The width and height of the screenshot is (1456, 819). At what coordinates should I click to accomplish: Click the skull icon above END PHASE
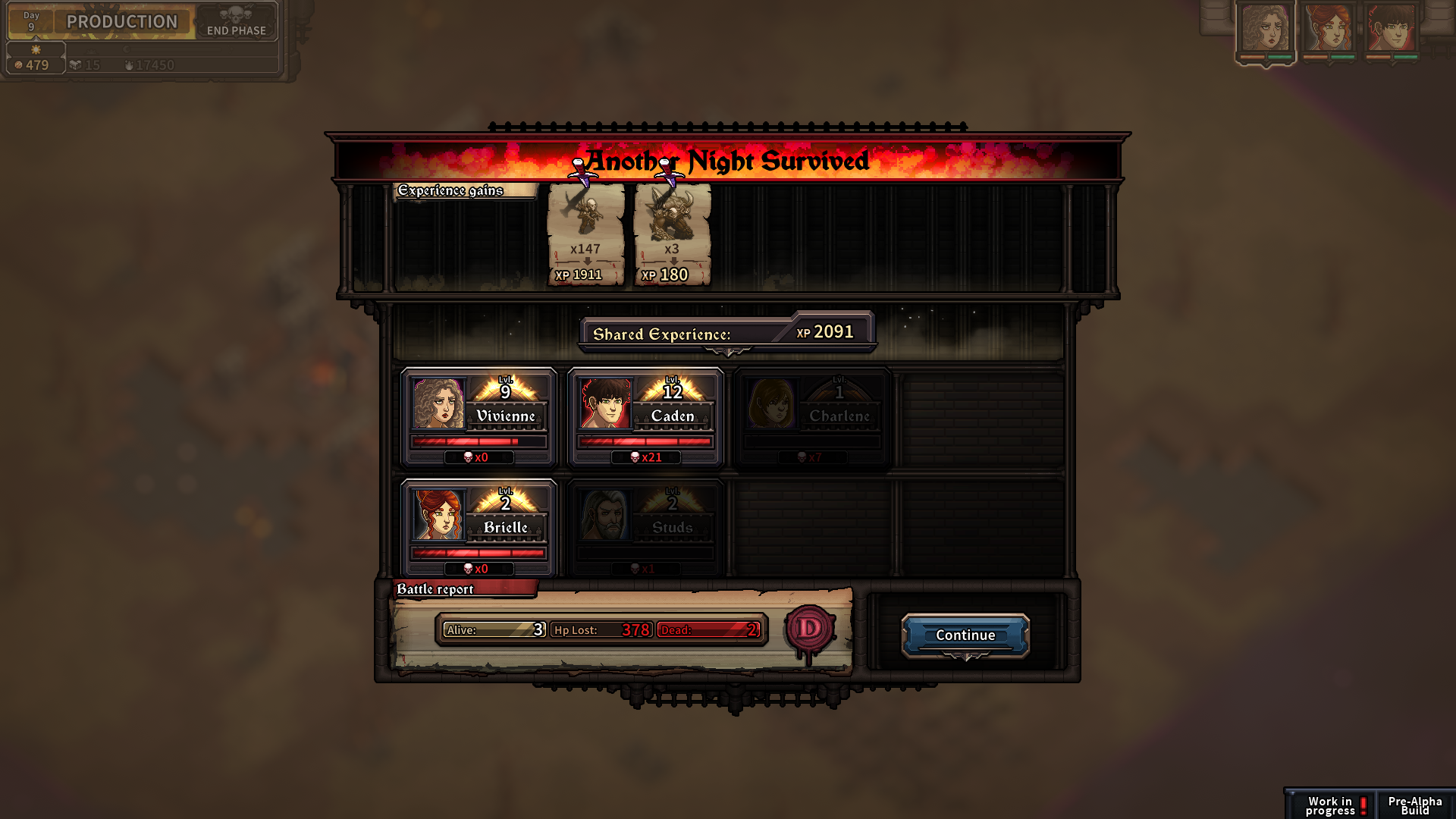[235, 13]
